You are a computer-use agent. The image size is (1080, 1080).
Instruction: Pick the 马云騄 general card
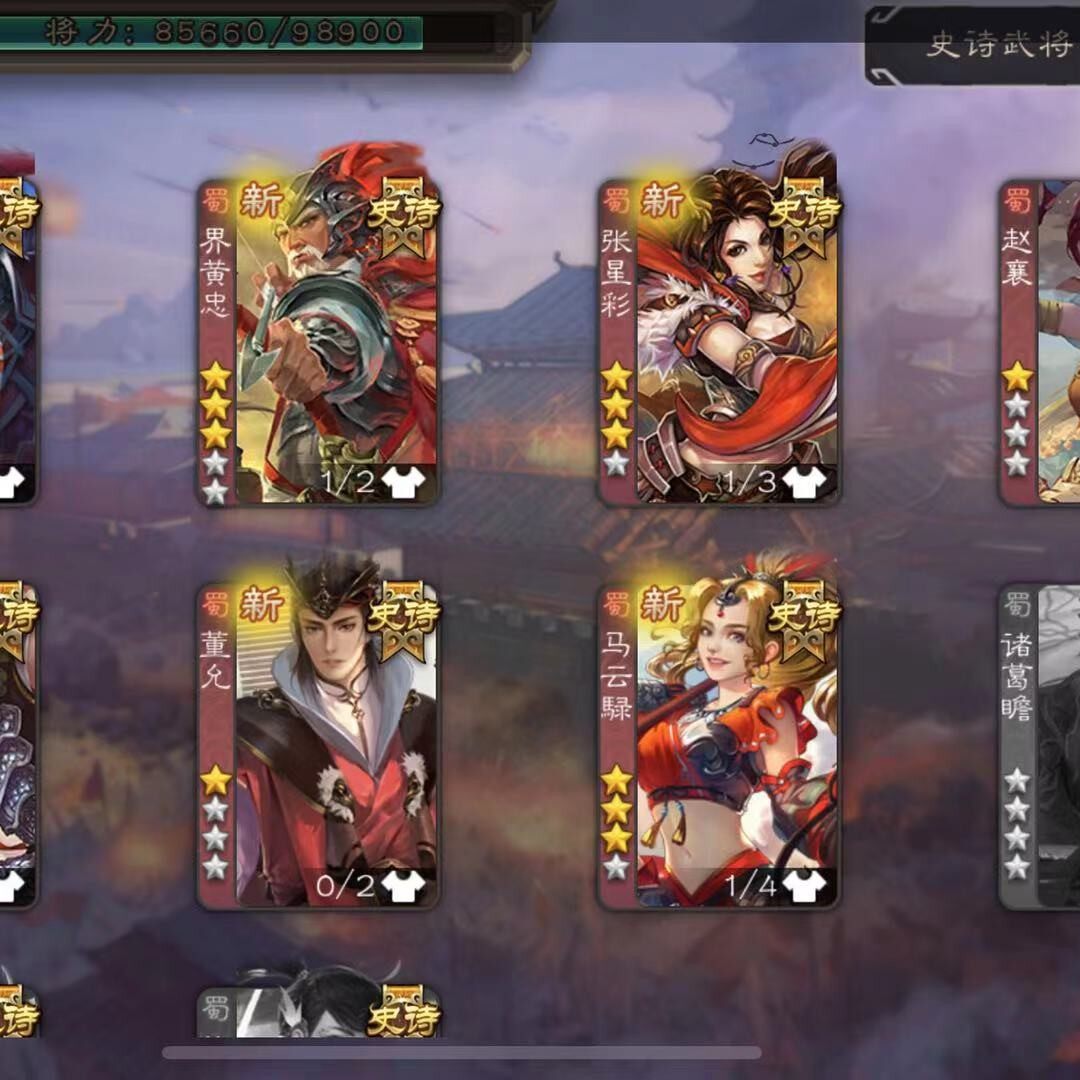pos(719,745)
